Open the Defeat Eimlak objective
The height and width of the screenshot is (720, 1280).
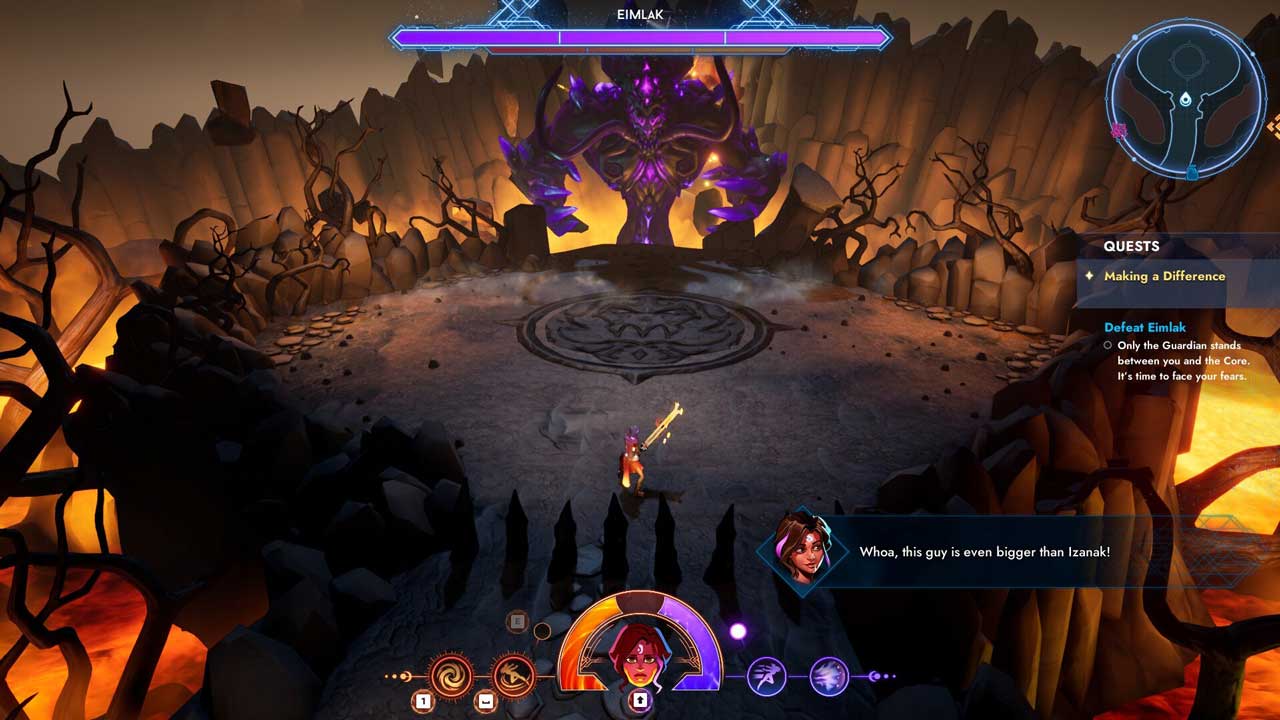(1144, 327)
